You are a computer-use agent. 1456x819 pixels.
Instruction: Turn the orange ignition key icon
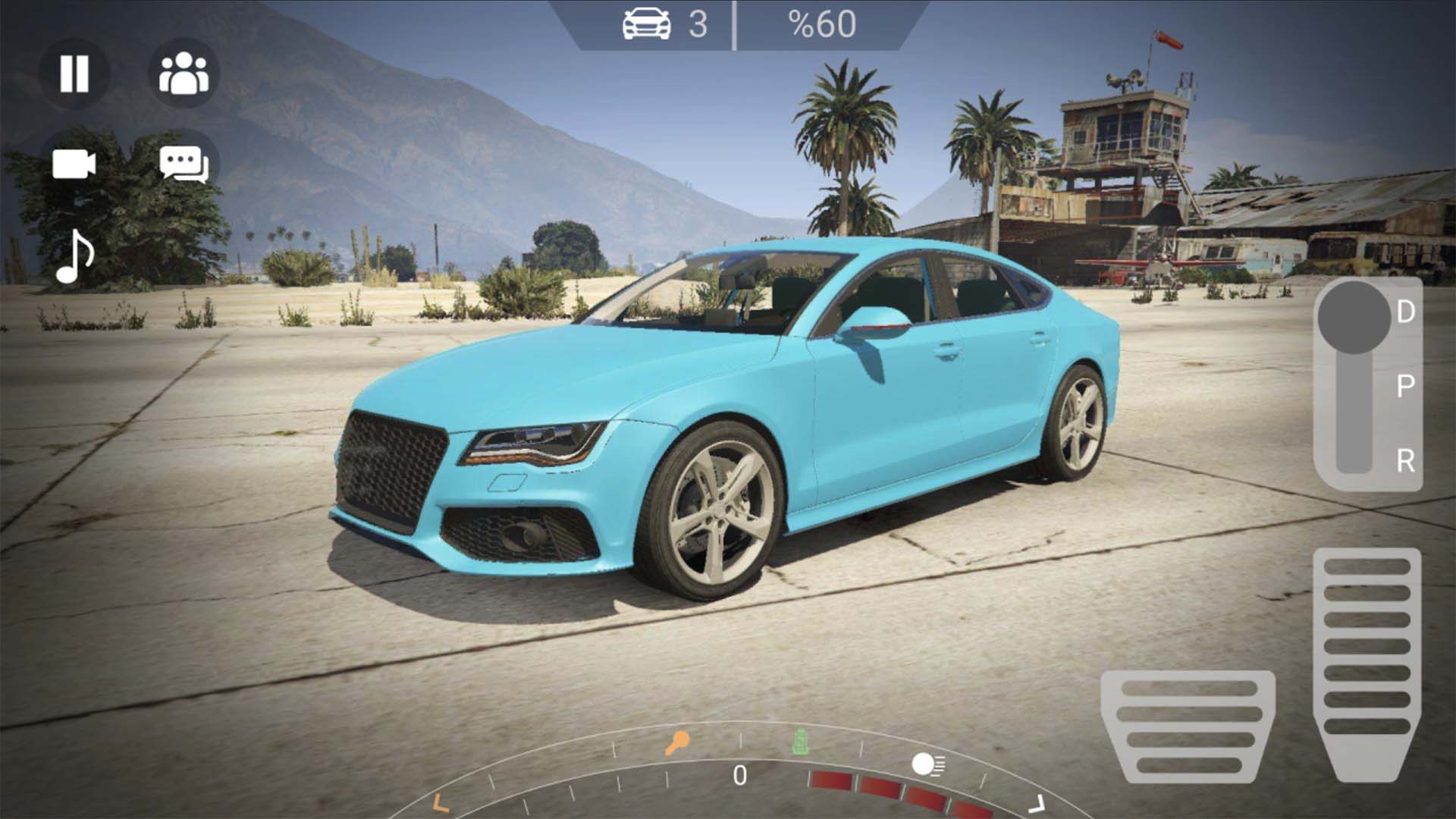point(676,742)
